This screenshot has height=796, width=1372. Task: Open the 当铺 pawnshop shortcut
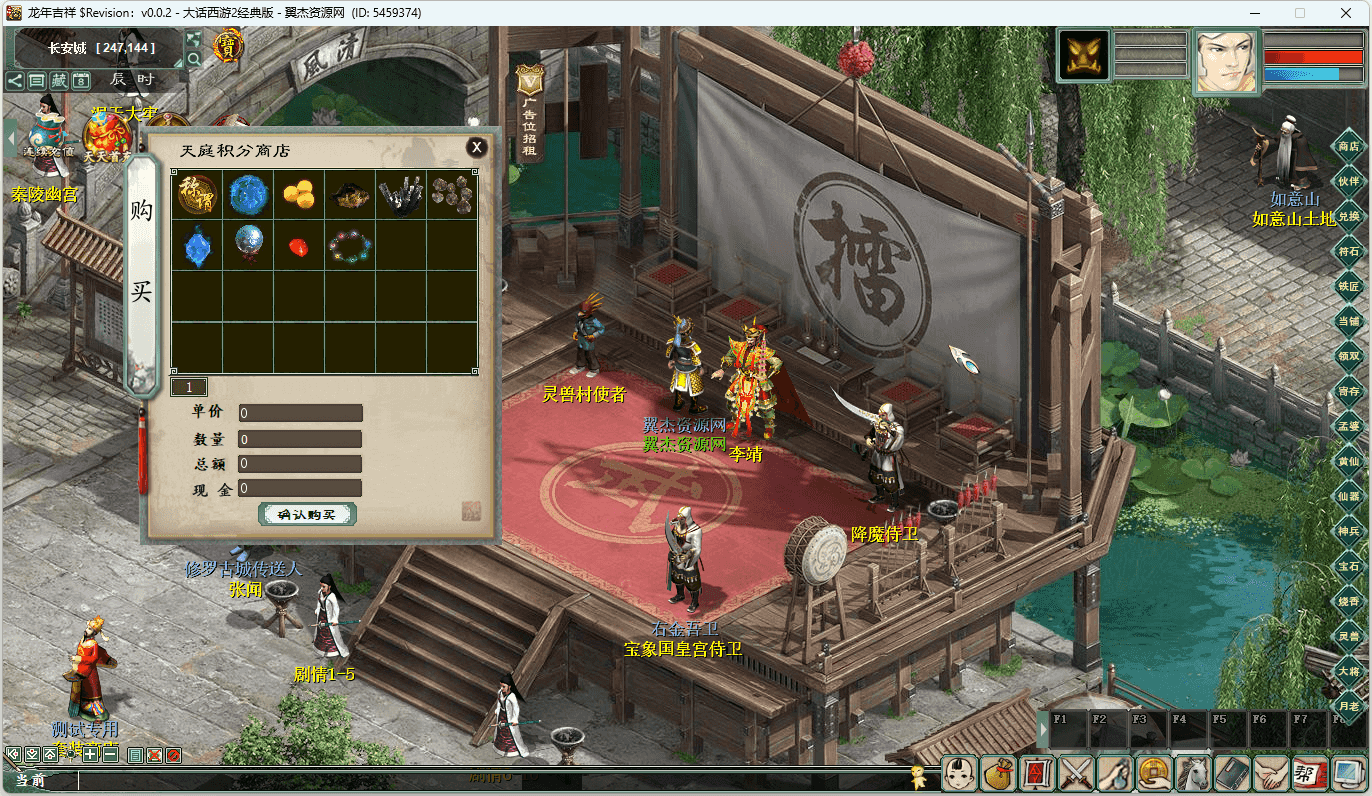pyautogui.click(x=1349, y=321)
